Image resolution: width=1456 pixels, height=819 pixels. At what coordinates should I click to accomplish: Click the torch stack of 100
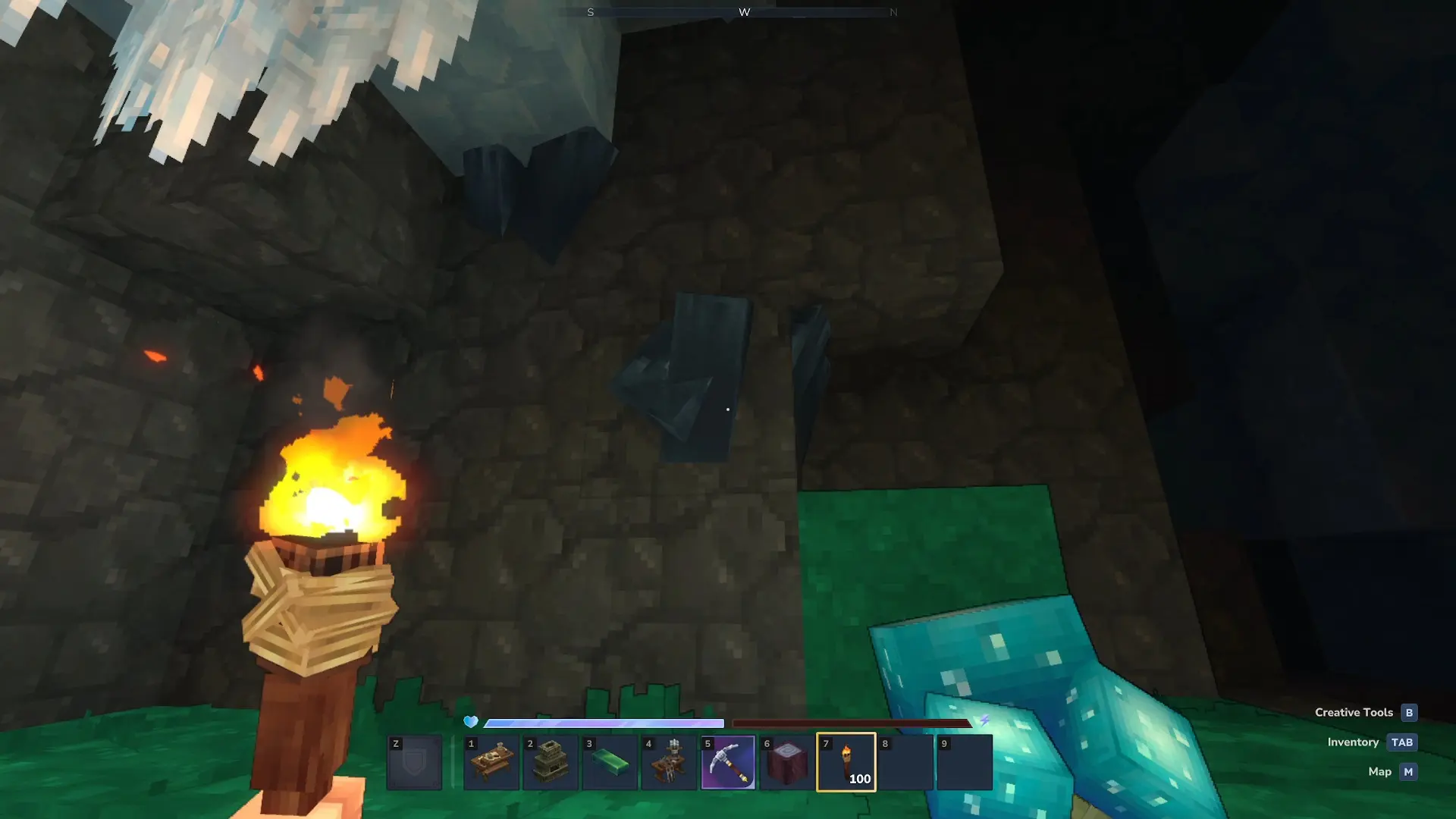(x=846, y=762)
